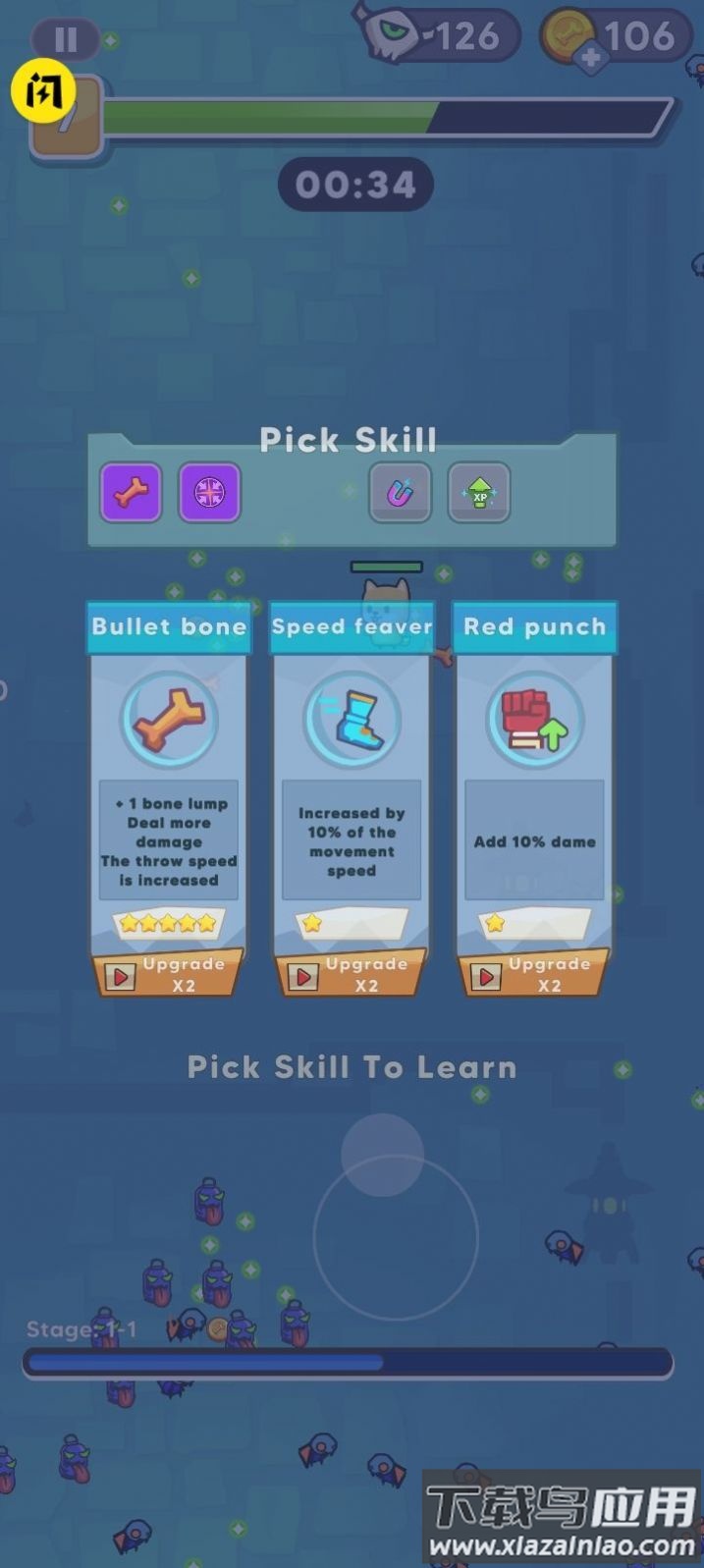
Task: Click the XP boost passive icon
Action: [x=479, y=493]
